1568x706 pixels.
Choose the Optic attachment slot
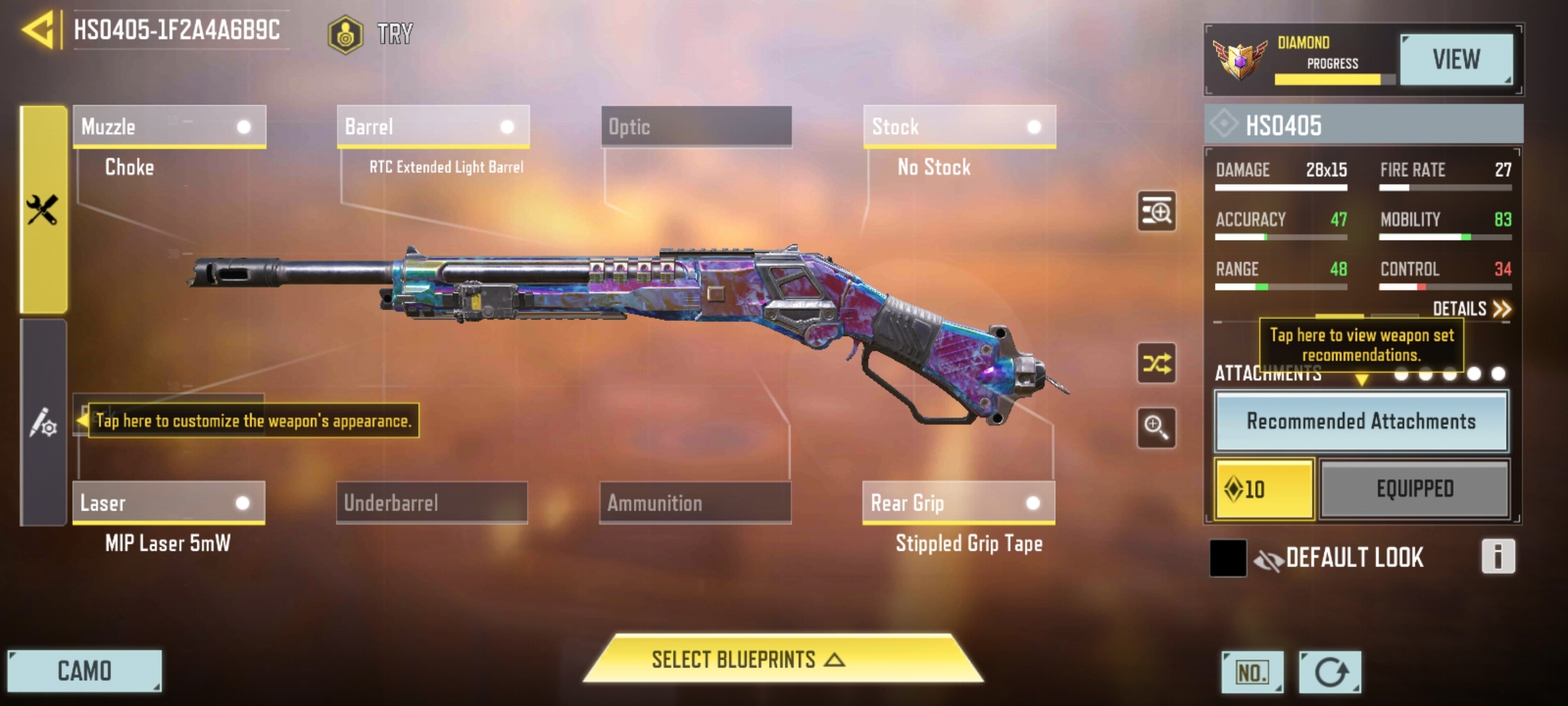click(696, 126)
